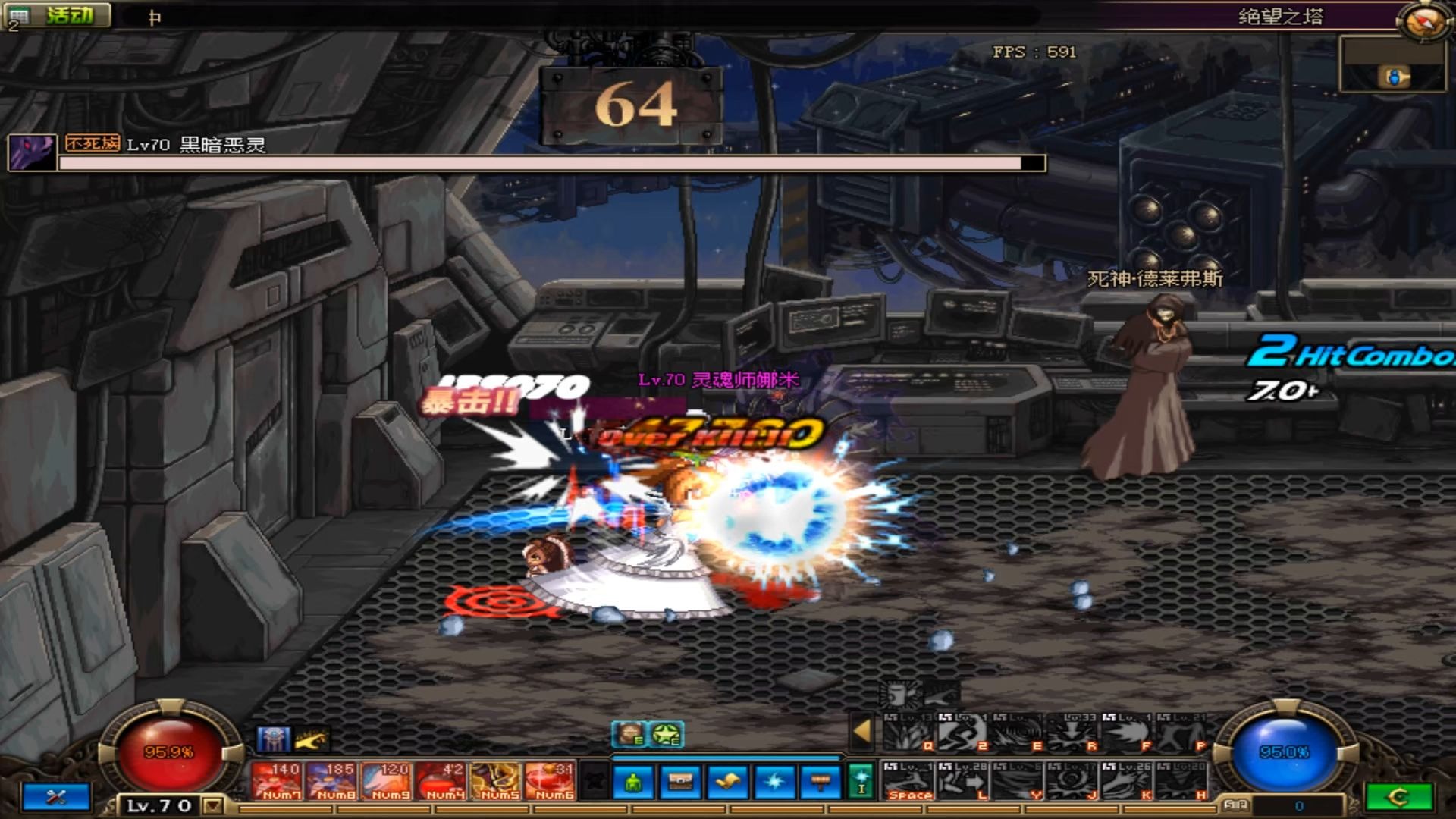The height and width of the screenshot is (819, 1456).
Task: Open the dungeon minimap panel
Action: pos(1392,66)
